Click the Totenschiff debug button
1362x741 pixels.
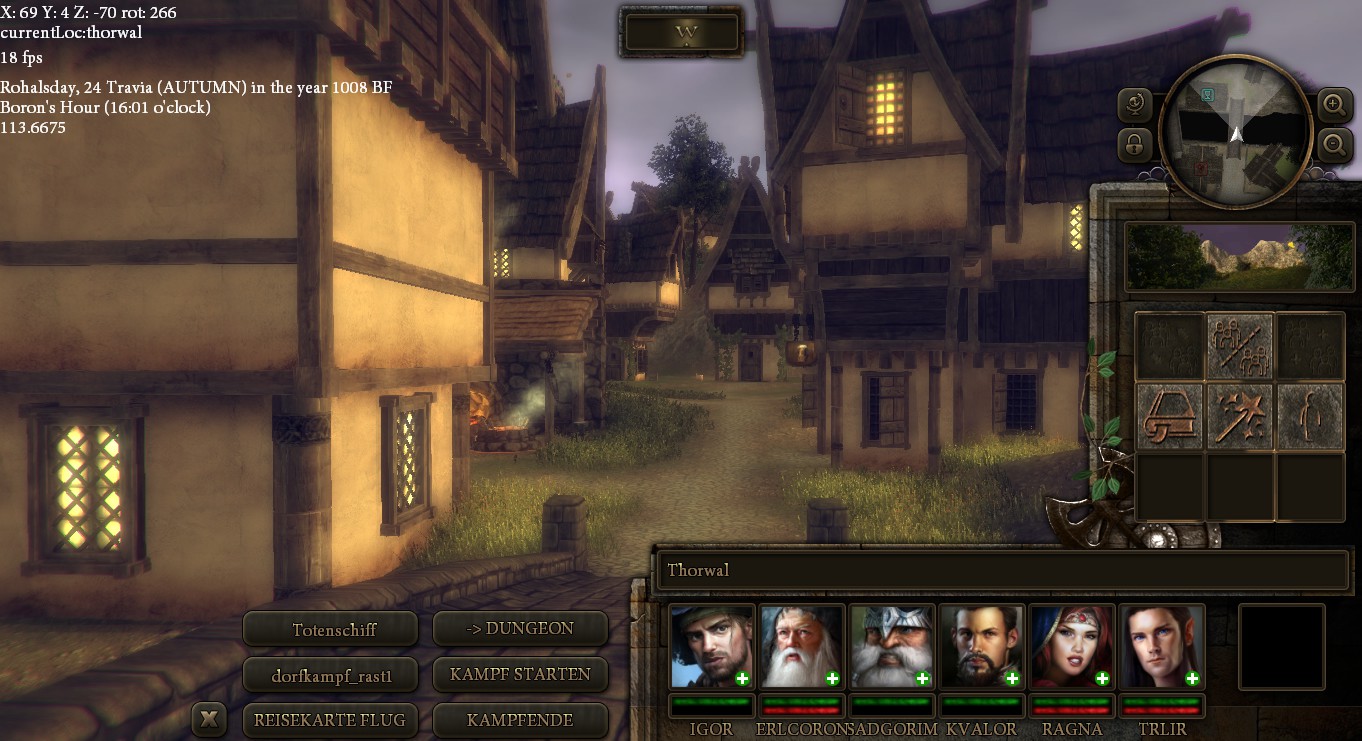331,629
